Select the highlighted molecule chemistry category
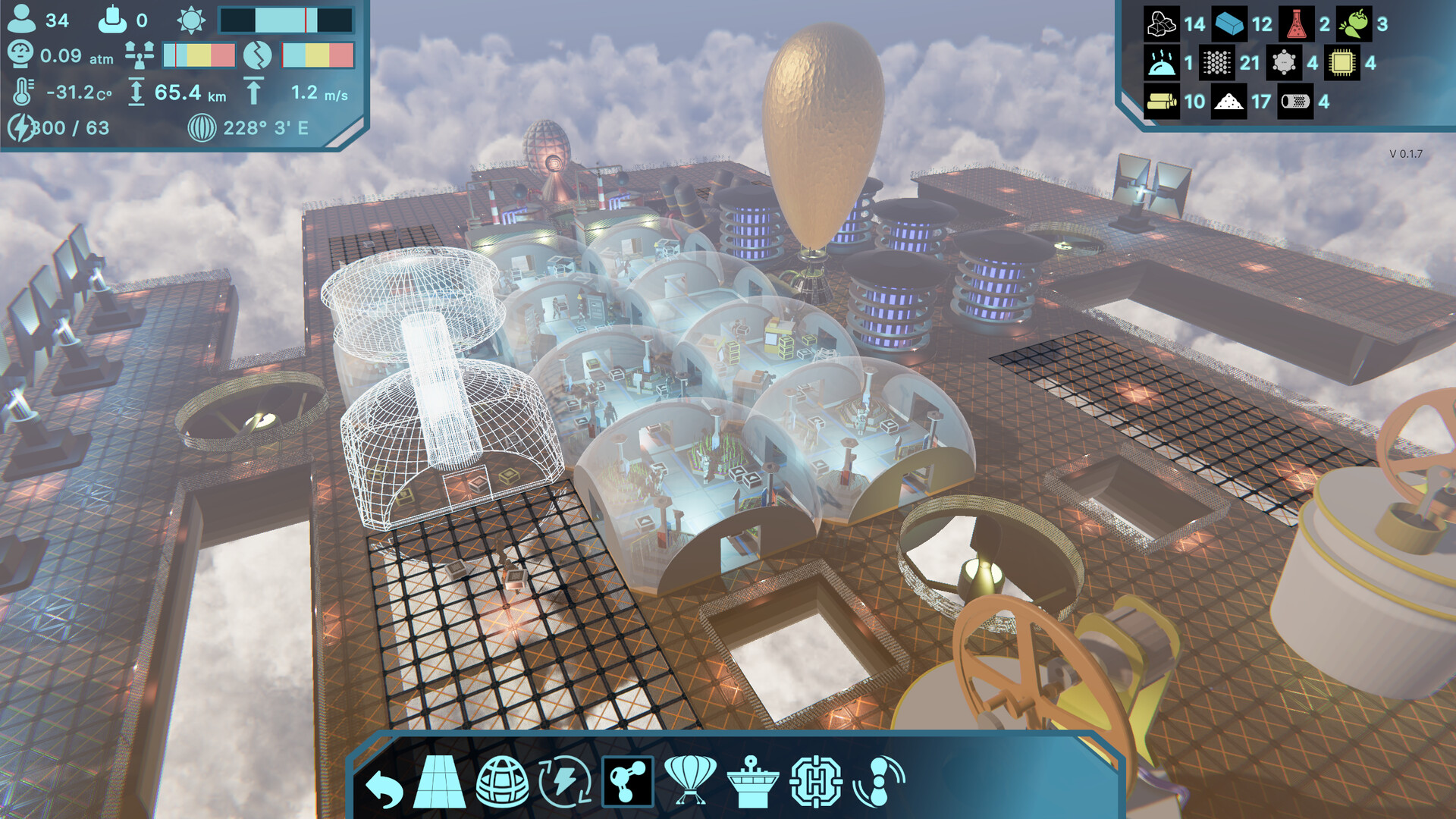The height and width of the screenshot is (819, 1456). point(627,782)
